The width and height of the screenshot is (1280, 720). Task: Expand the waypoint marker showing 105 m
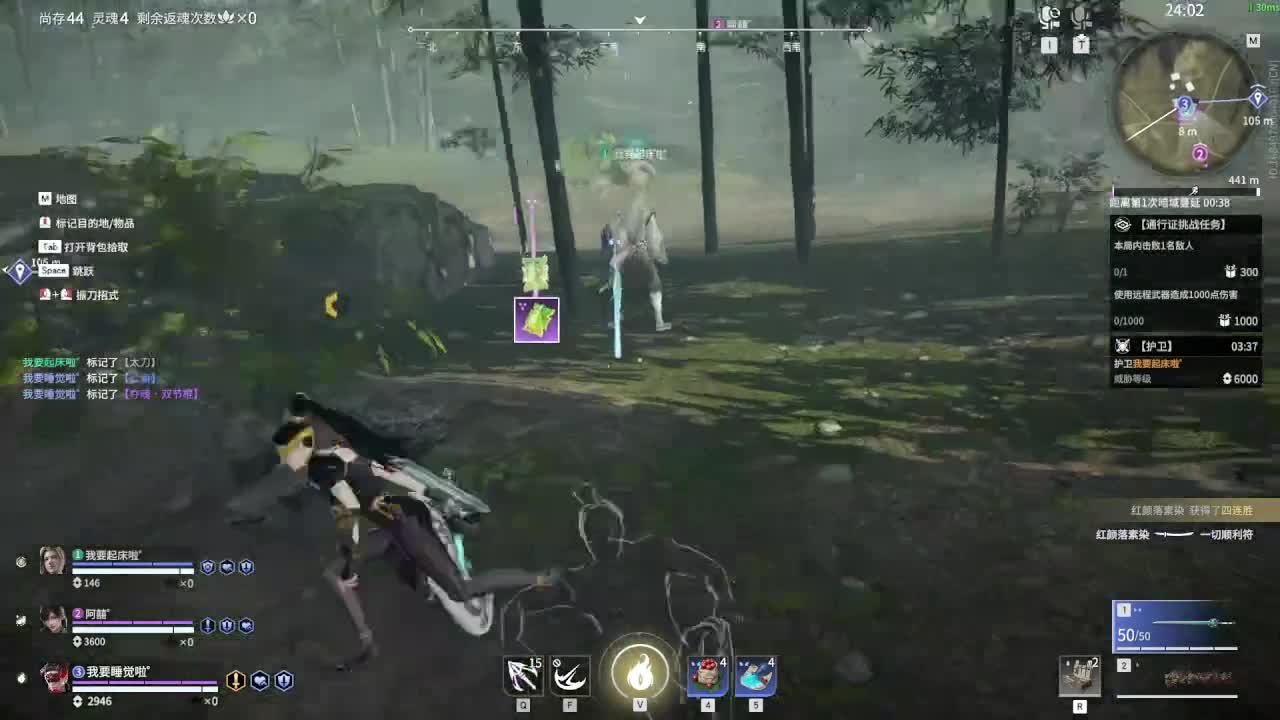pyautogui.click(x=1257, y=98)
